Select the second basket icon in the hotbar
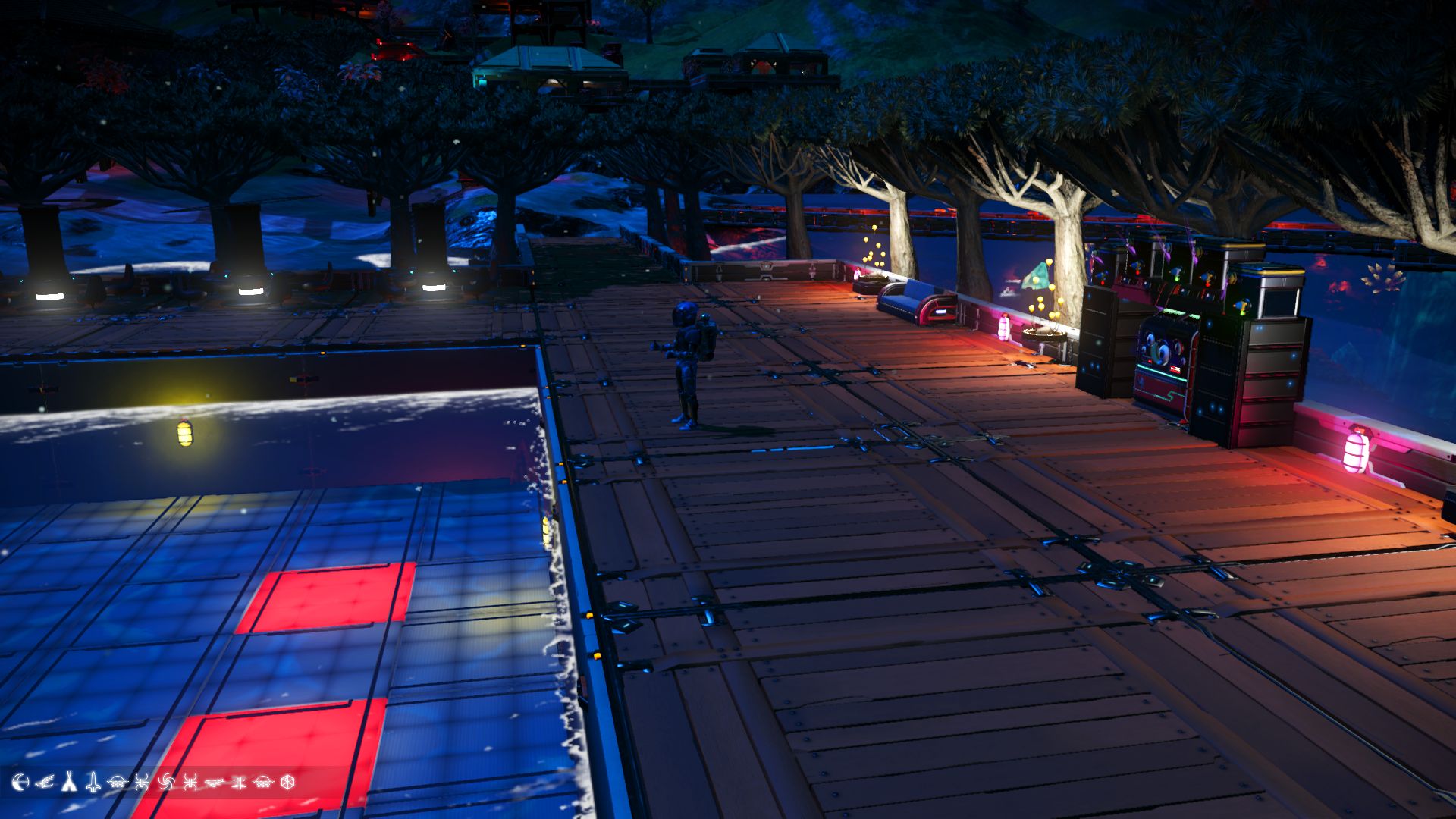This screenshot has height=819, width=1456. pos(263,786)
